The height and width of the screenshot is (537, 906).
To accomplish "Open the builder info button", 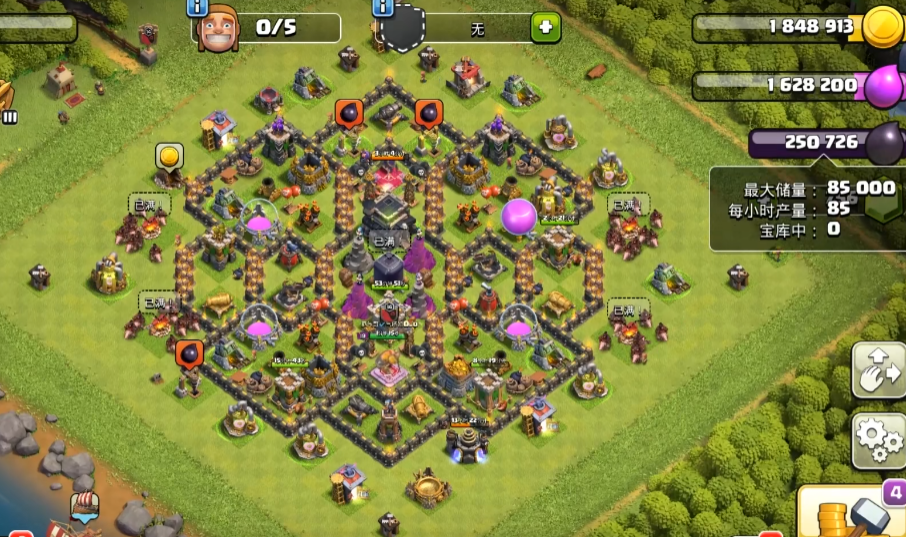I will pos(195,8).
